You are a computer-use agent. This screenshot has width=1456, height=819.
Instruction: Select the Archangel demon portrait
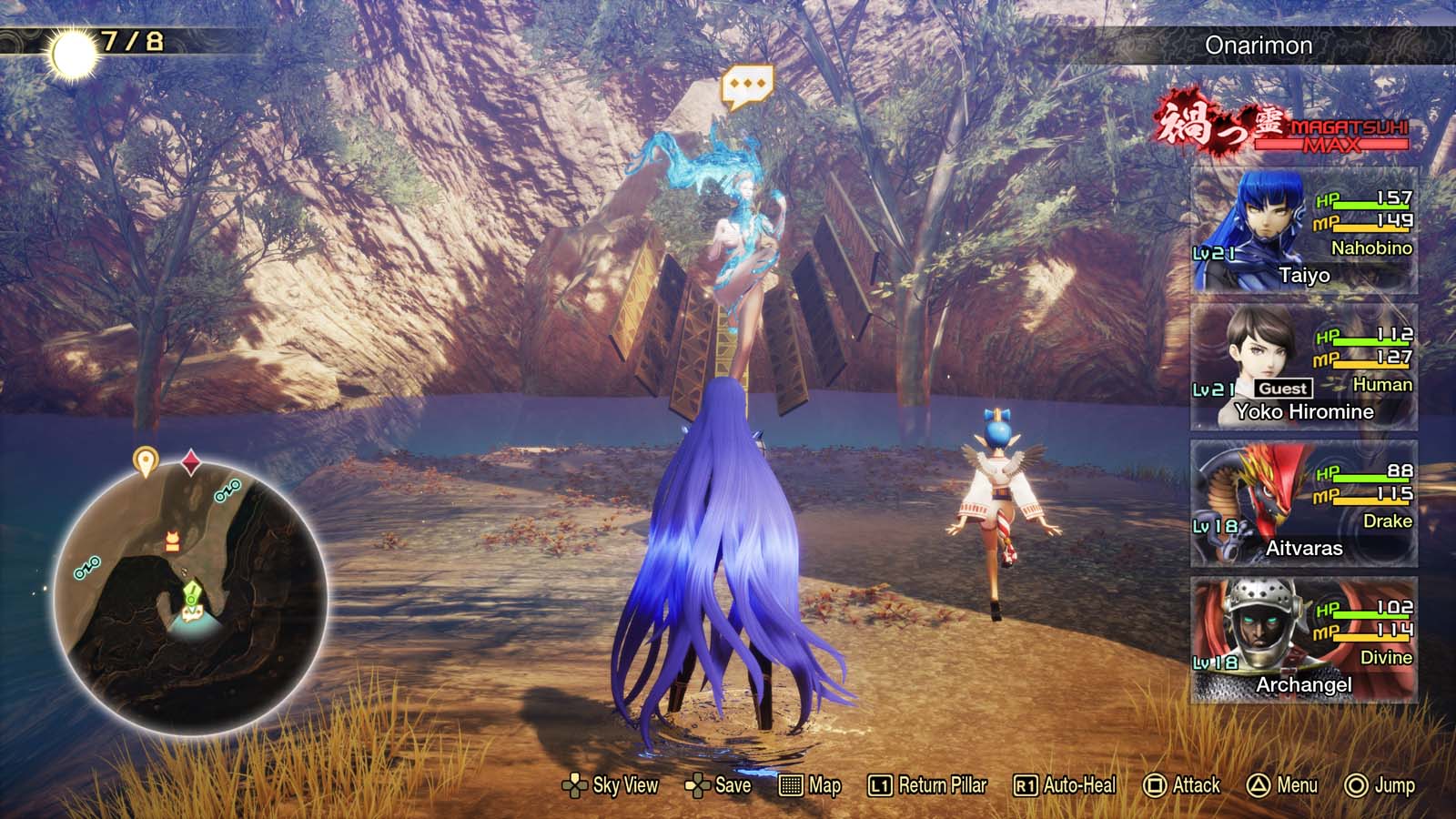pos(1263,626)
